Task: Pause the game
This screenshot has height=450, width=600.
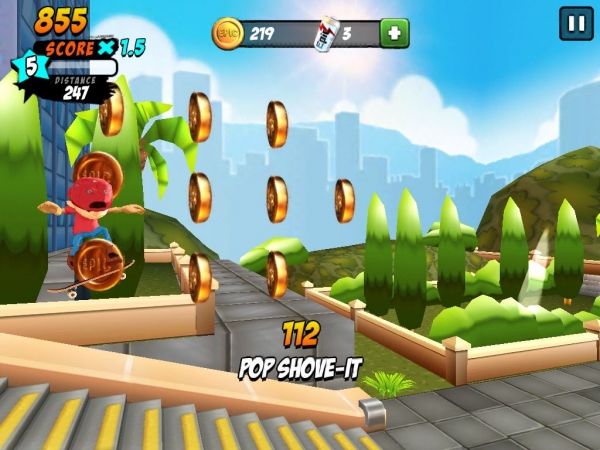Action: coord(576,23)
